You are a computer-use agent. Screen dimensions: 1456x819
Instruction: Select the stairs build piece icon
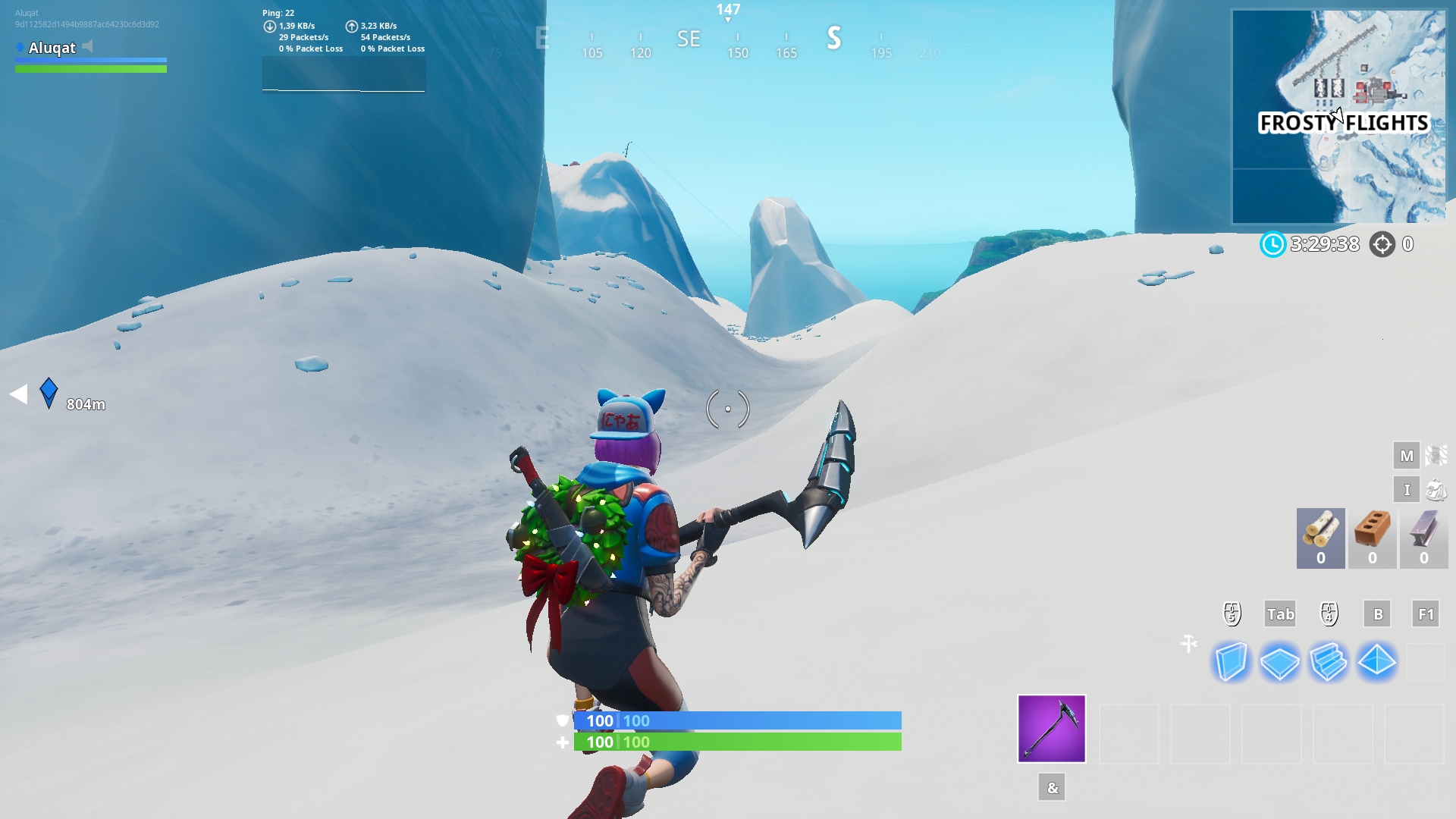[1329, 661]
